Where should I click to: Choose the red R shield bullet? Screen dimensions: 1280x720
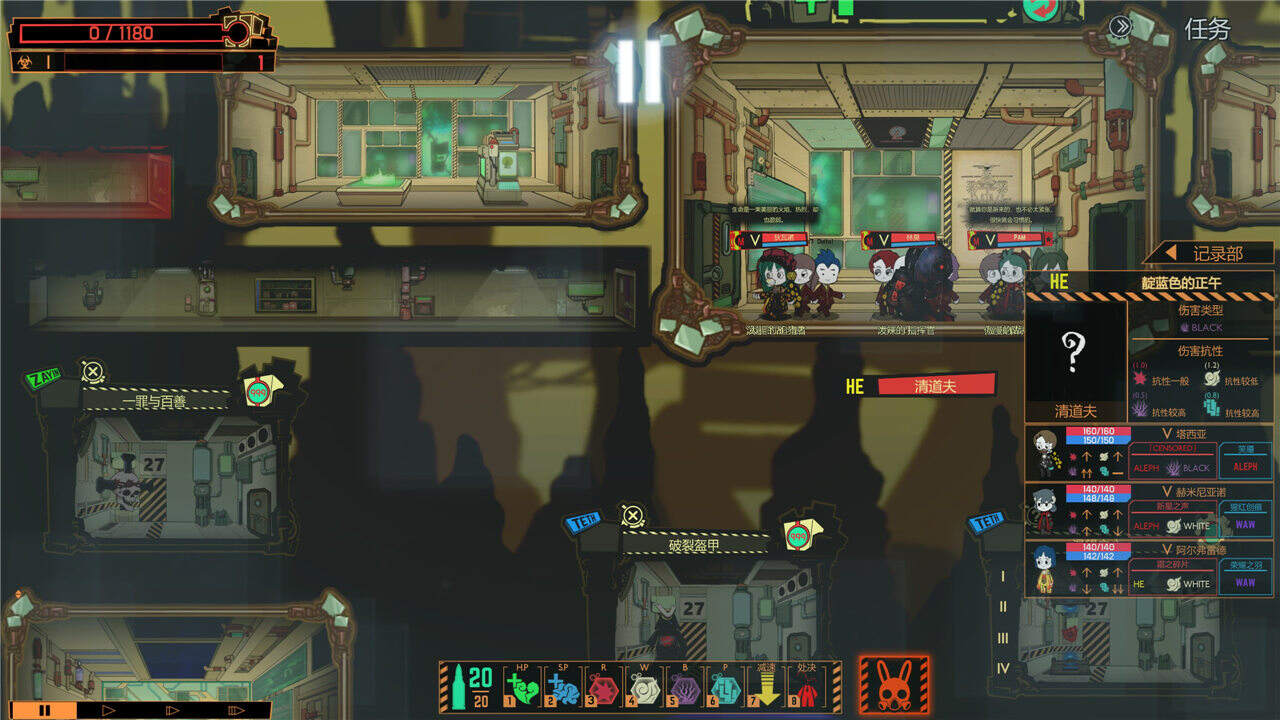coord(604,687)
